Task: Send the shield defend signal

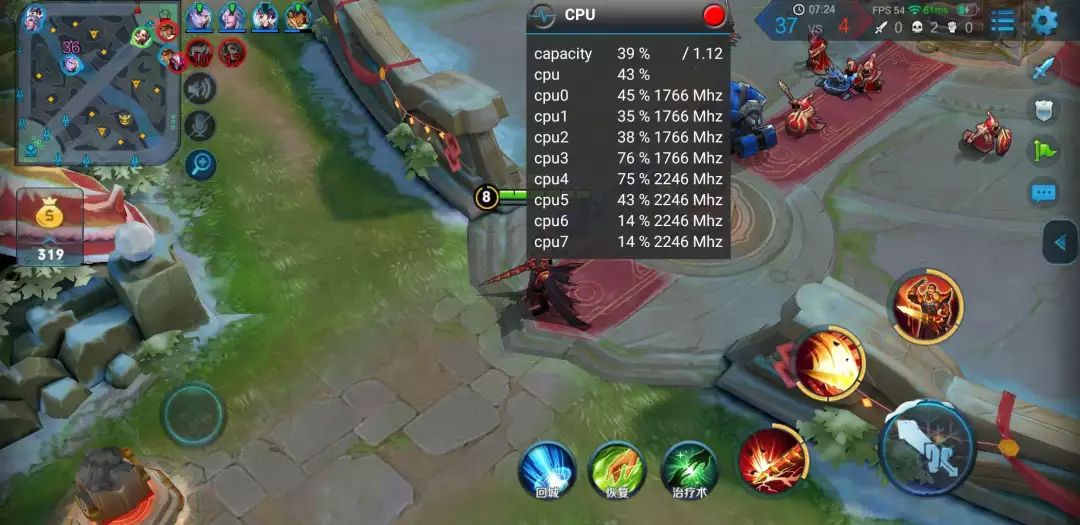Action: tap(1043, 110)
